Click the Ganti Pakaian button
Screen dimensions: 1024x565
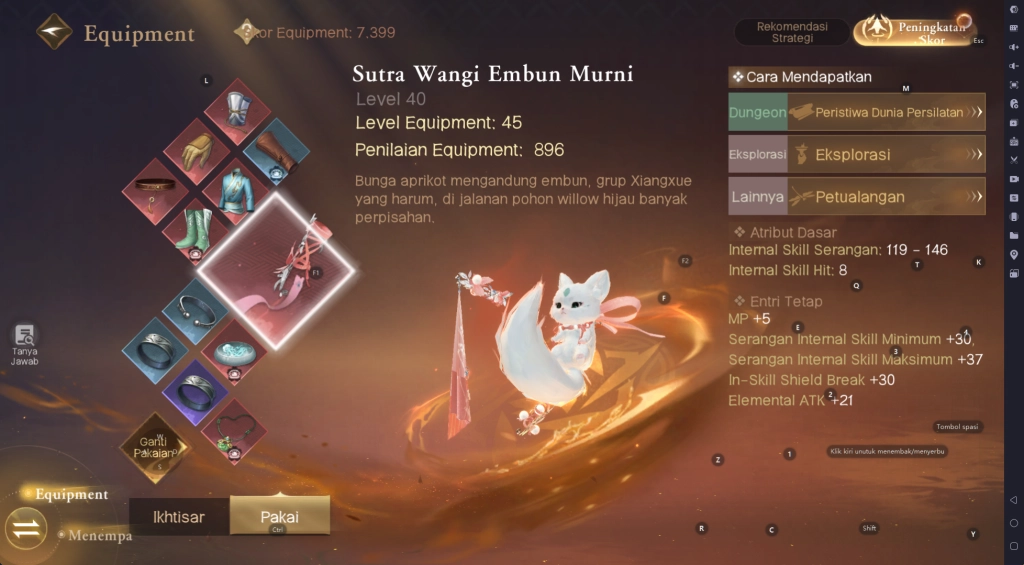pos(154,447)
